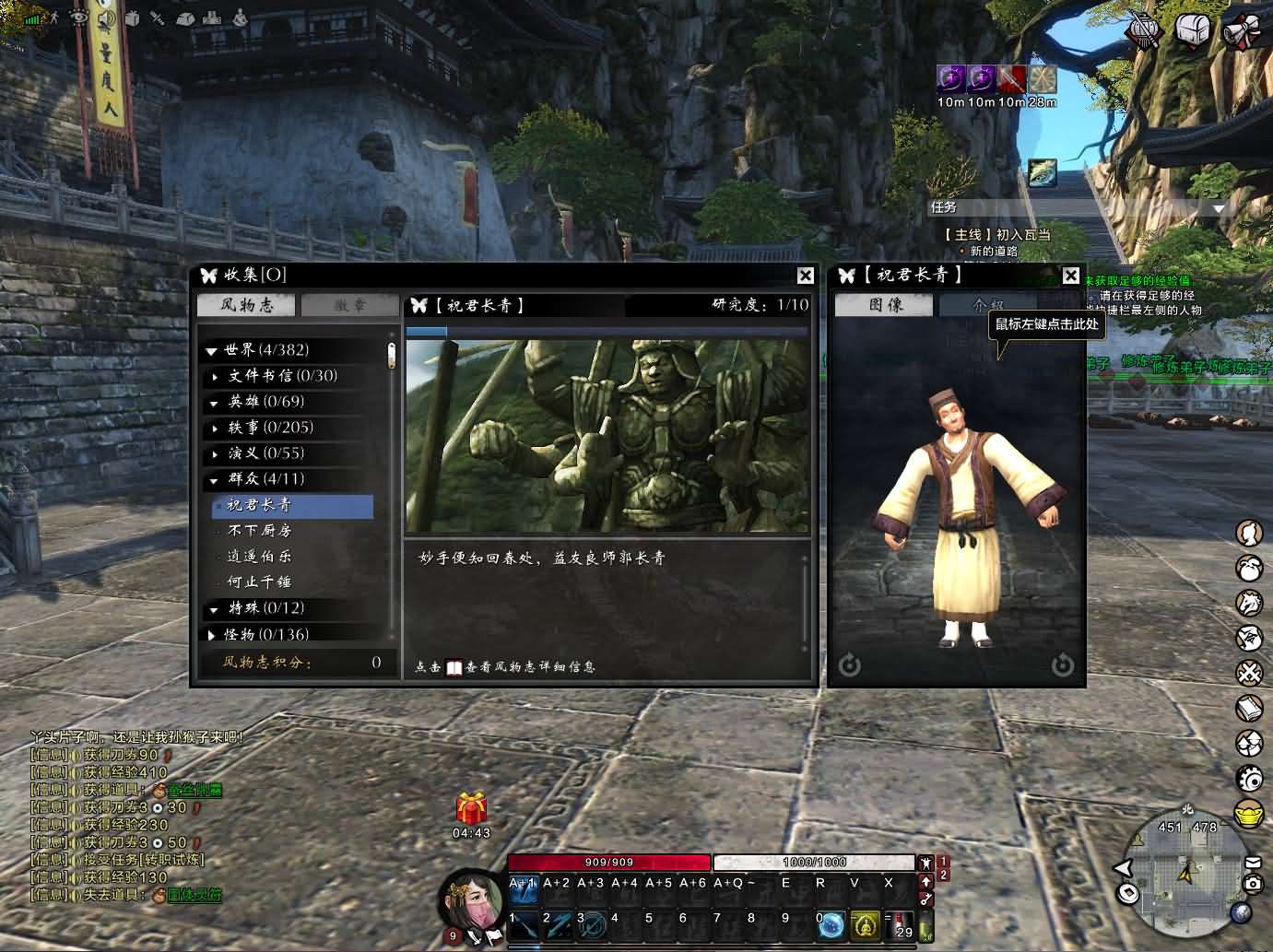Choose the 逍遥伯乐 entry

(259, 557)
